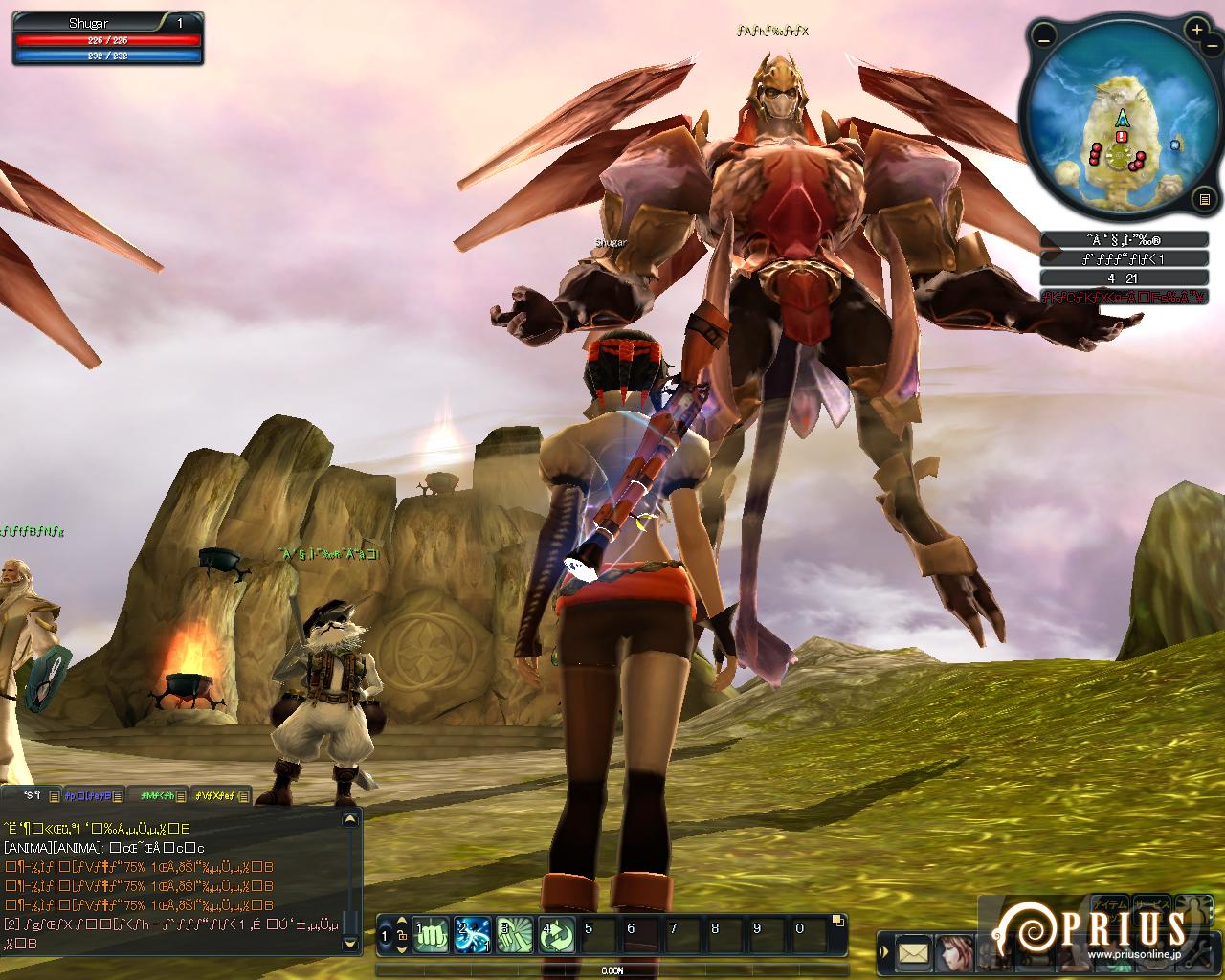Open the list button at minimap's bottom-right
Screen dimensions: 1225x980
tap(1205, 200)
